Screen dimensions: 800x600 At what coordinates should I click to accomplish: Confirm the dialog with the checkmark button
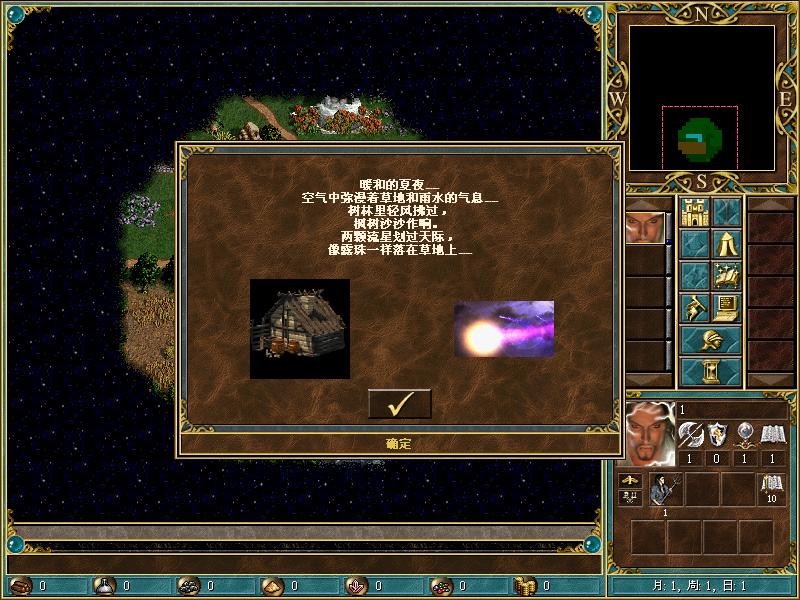coord(400,404)
